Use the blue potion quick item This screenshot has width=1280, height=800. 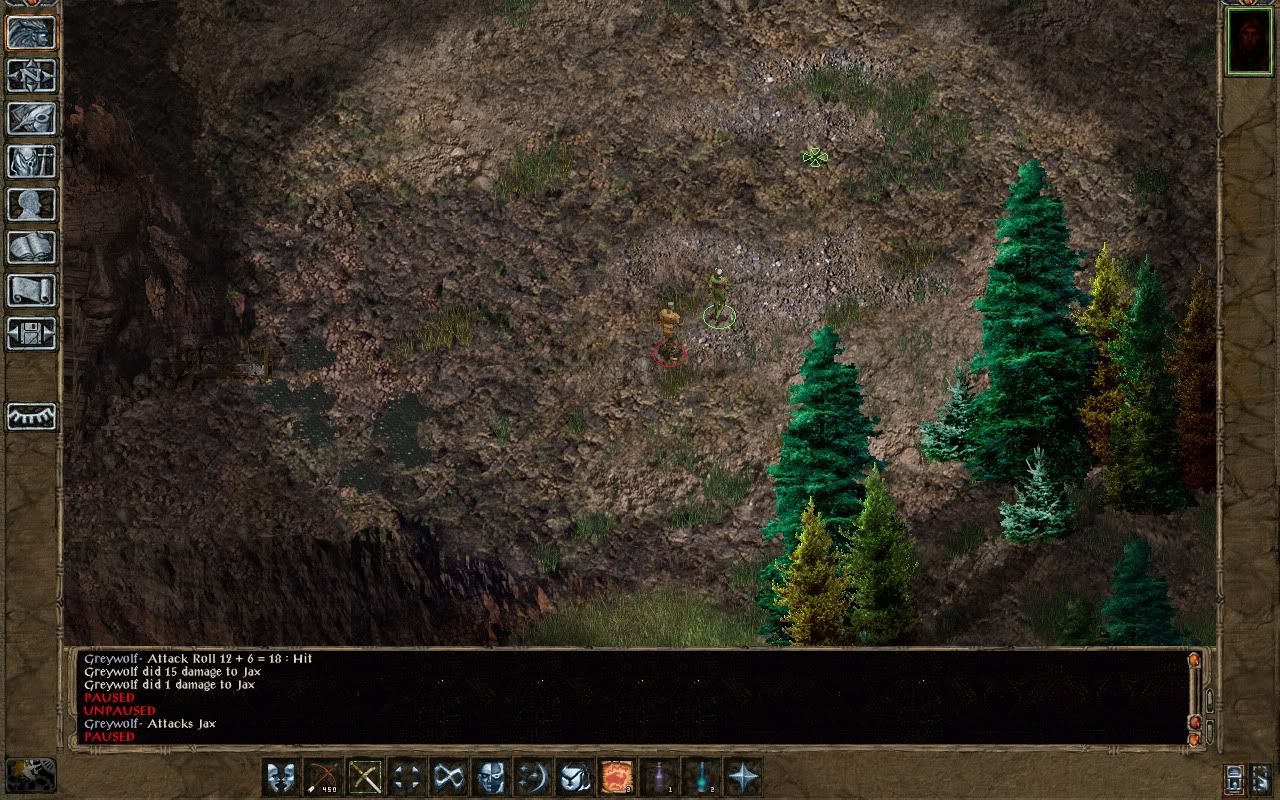click(x=700, y=777)
